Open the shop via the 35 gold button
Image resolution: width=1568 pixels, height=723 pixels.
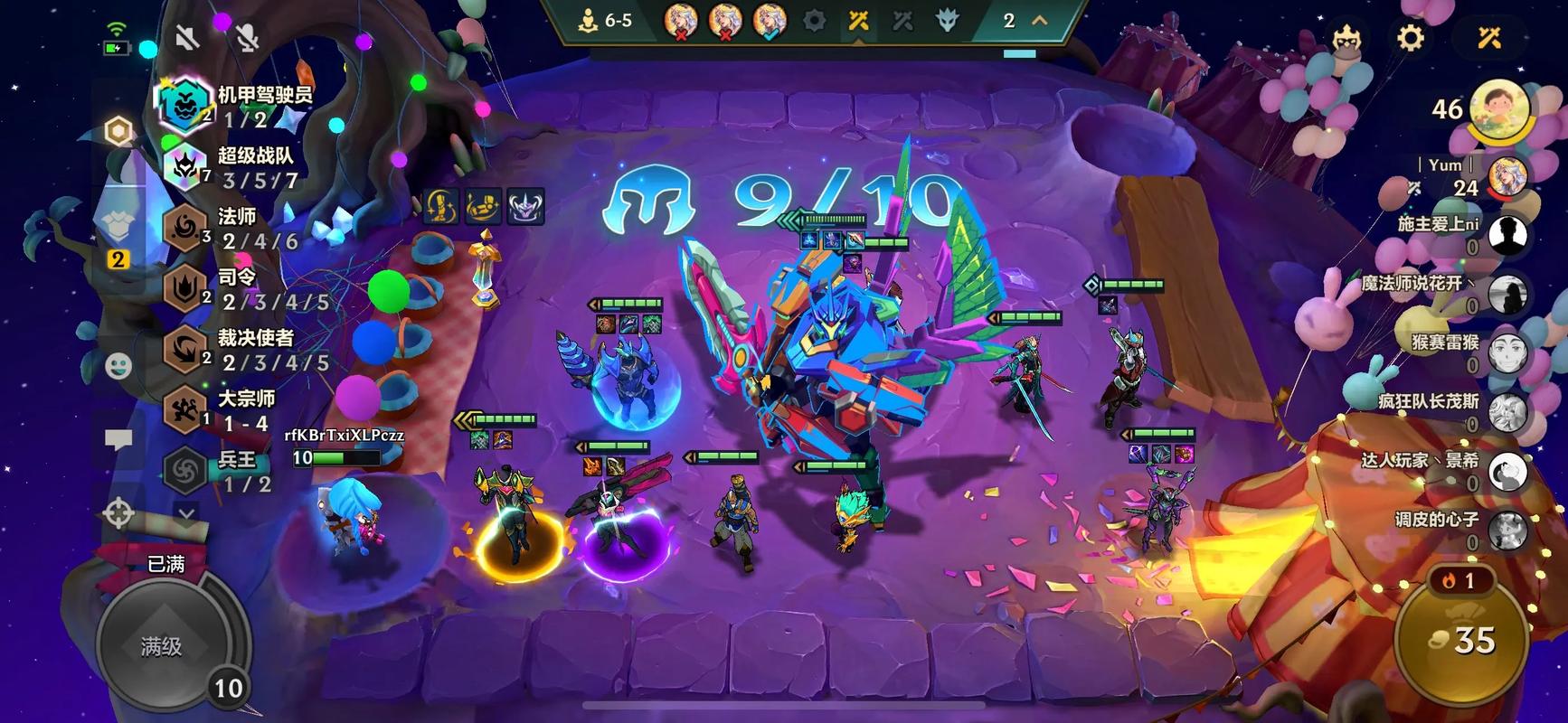1461,640
